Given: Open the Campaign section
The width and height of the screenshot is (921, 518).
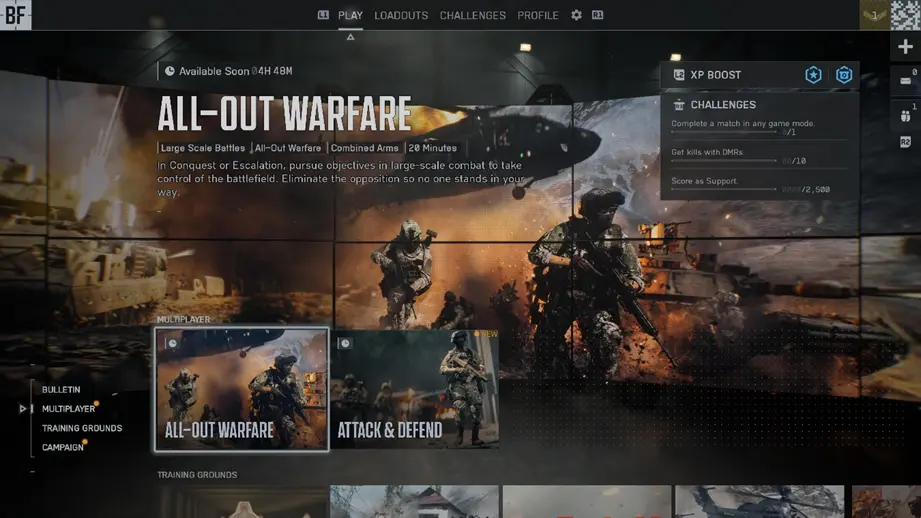Looking at the screenshot, I should tap(63, 447).
